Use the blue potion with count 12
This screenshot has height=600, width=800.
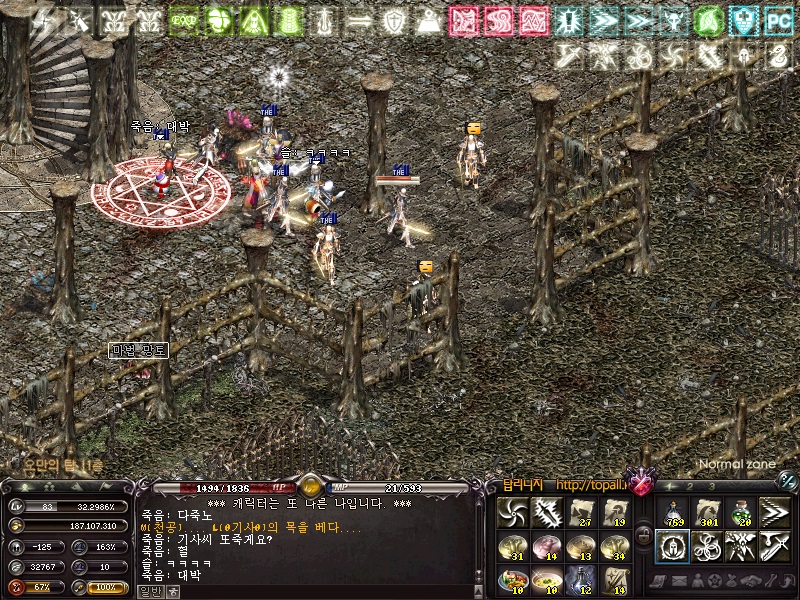[581, 580]
